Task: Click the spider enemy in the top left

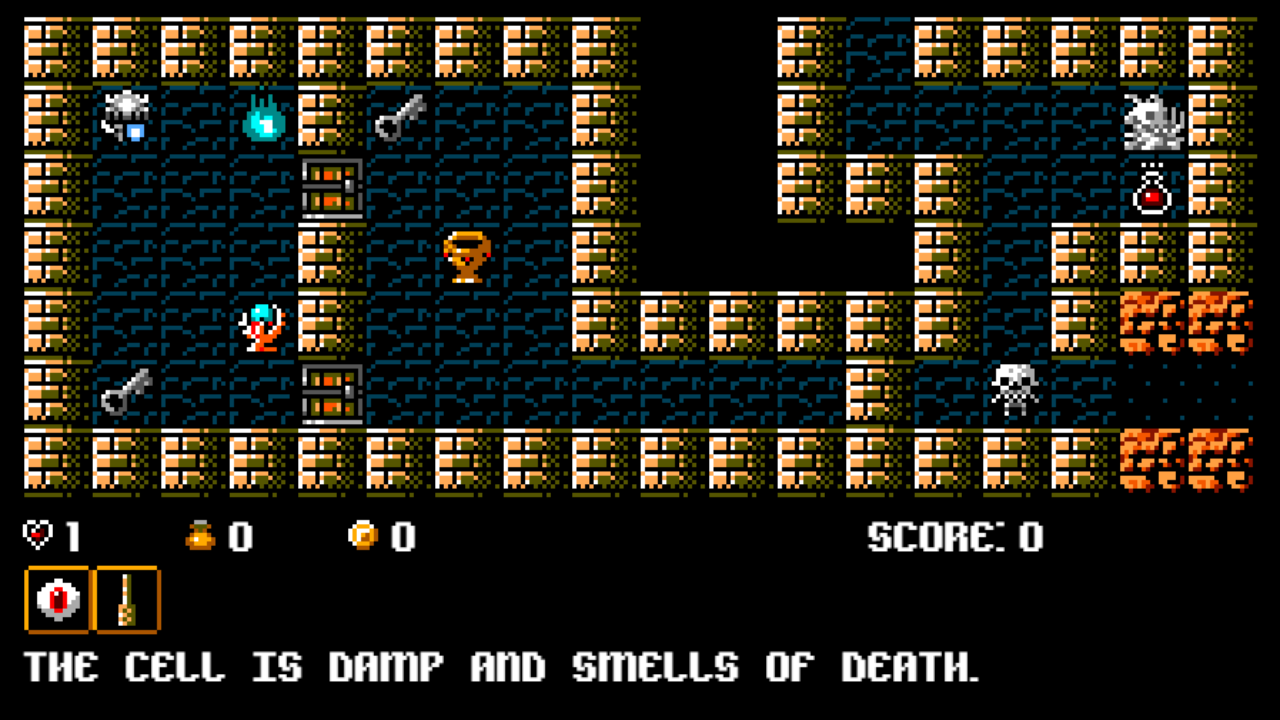Action: click(126, 113)
